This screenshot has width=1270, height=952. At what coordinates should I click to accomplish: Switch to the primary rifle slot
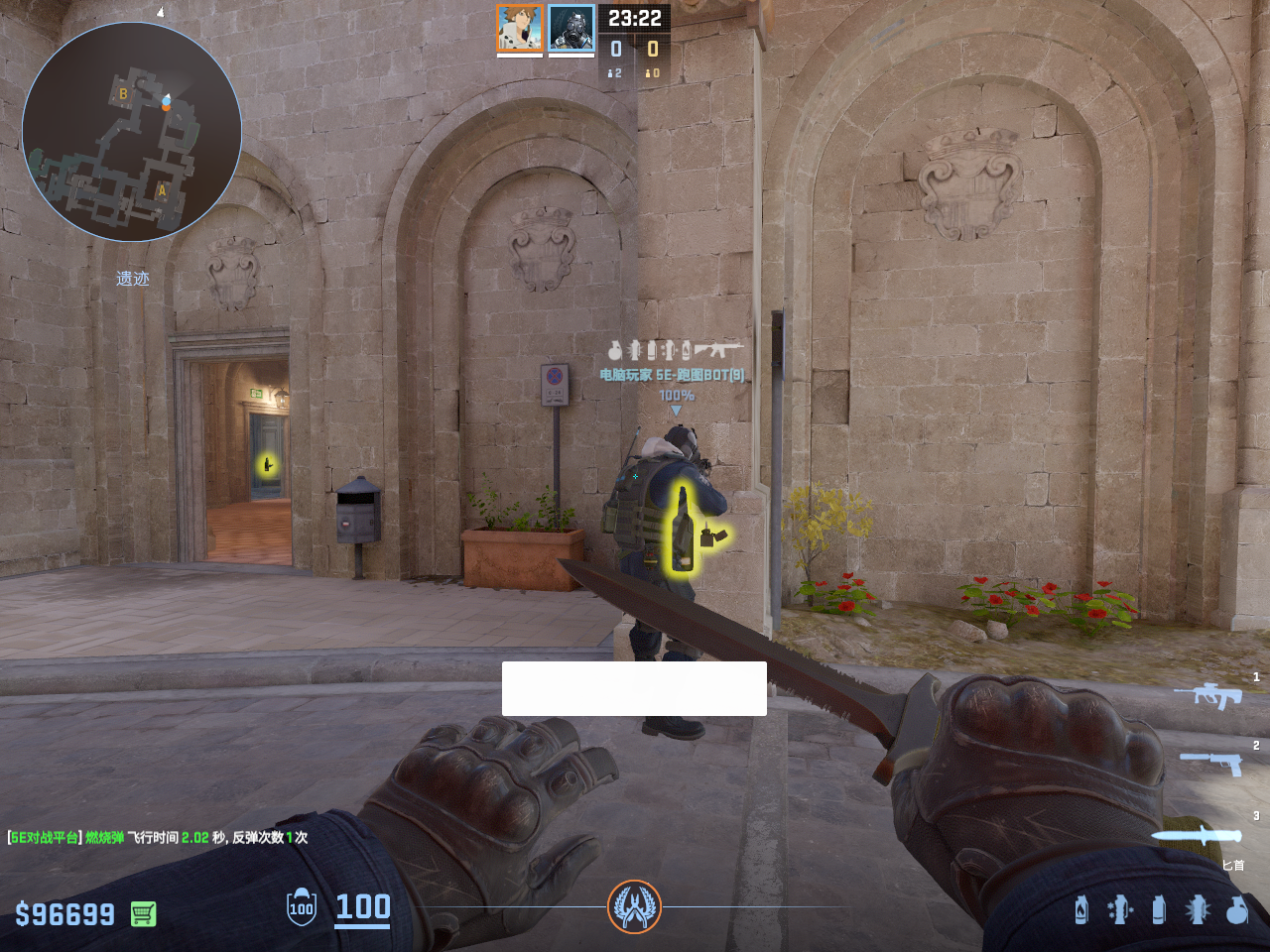pyautogui.click(x=1207, y=695)
